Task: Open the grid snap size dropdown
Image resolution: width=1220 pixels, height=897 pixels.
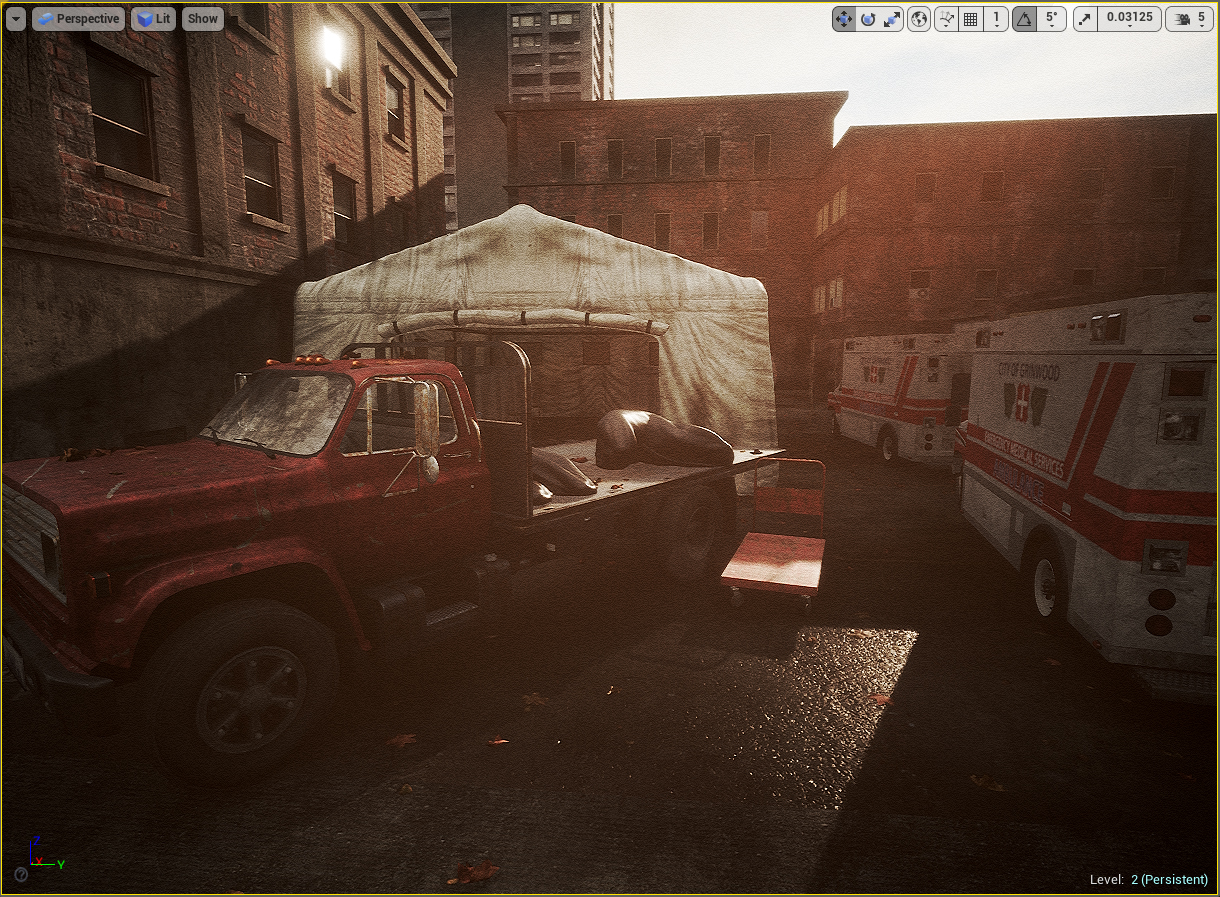Action: (996, 18)
